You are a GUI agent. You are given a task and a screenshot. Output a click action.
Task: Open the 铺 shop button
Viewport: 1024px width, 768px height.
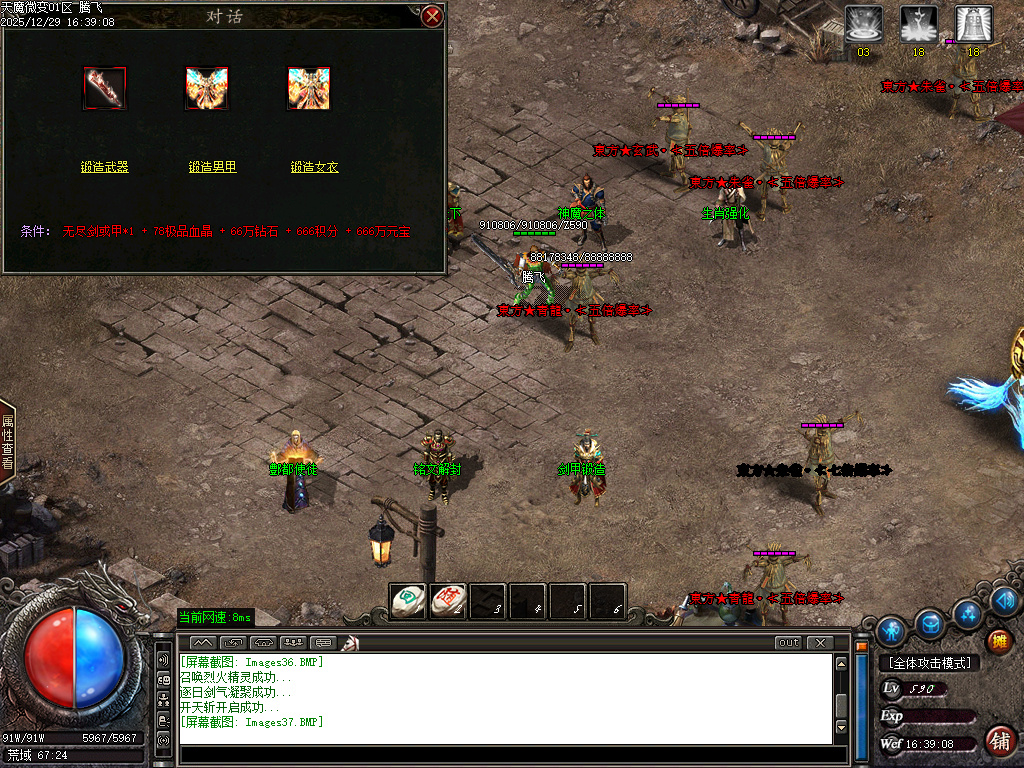(x=998, y=741)
